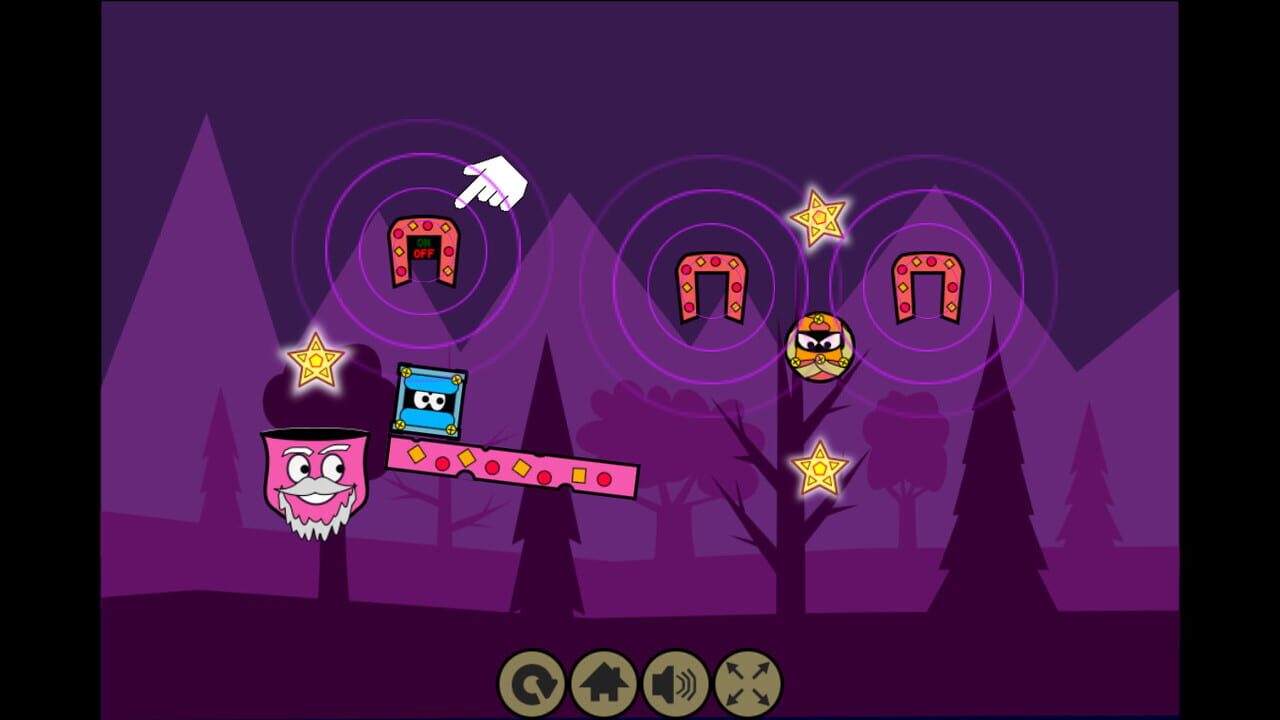This screenshot has width=1280, height=720.
Task: Click the orange ball character with headband
Action: [820, 348]
